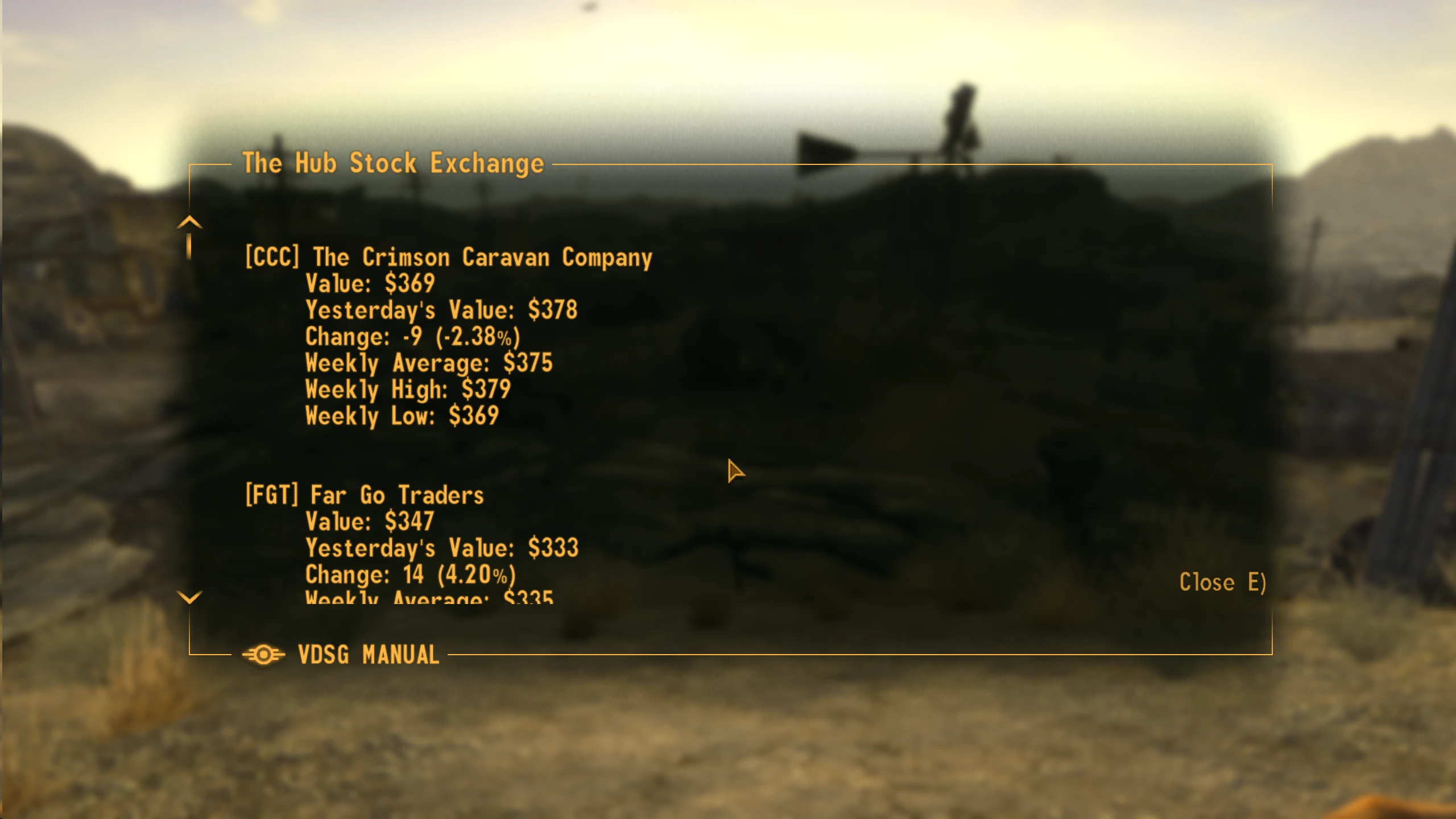The image size is (1456, 819).
Task: Click Crimson Caravan's Value: $369 line
Action: [x=369, y=283]
